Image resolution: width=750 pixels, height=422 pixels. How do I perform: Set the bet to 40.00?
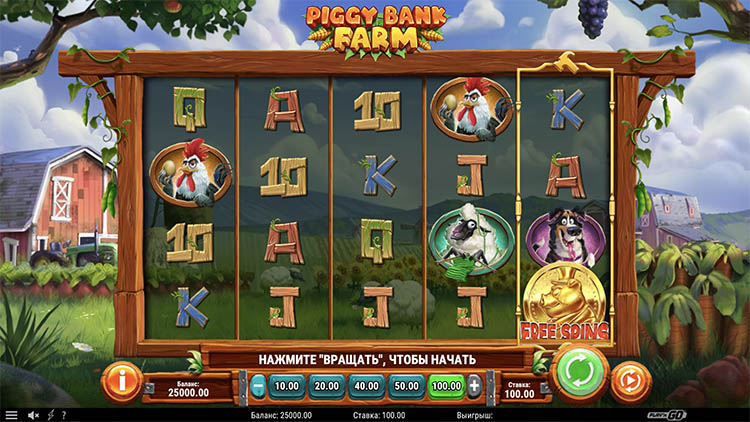coord(367,385)
